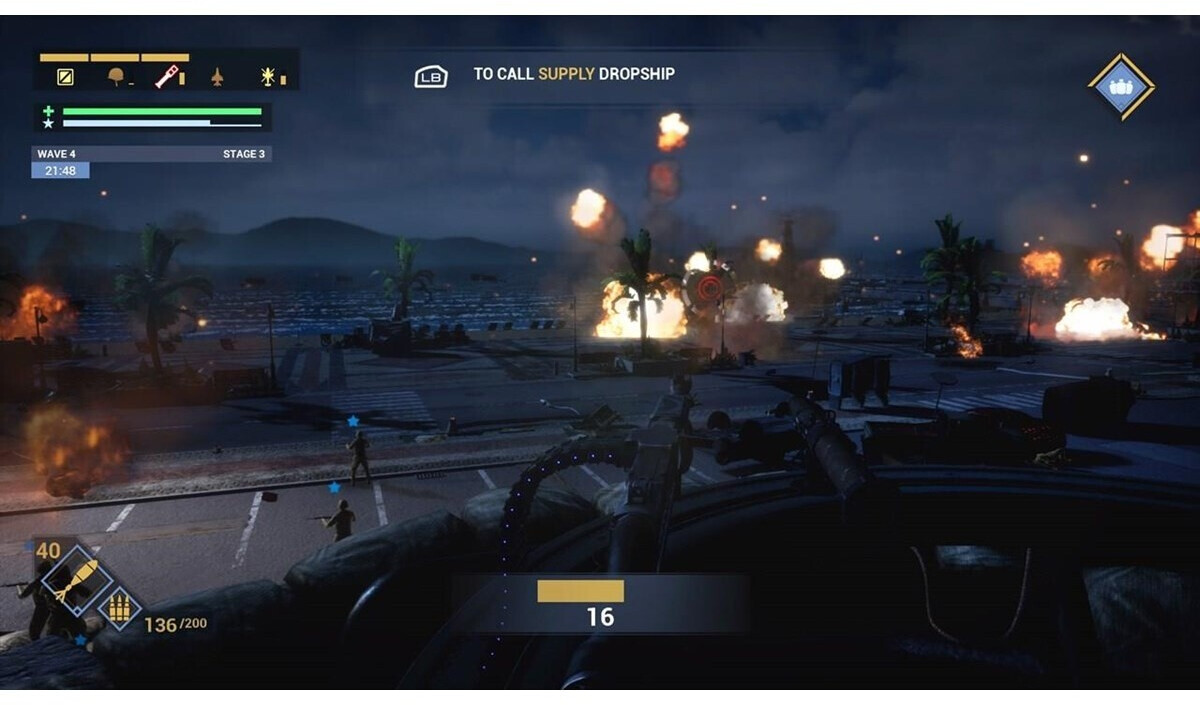The image size is (1200, 705).
Task: Select the square box support icon
Action: (65, 76)
